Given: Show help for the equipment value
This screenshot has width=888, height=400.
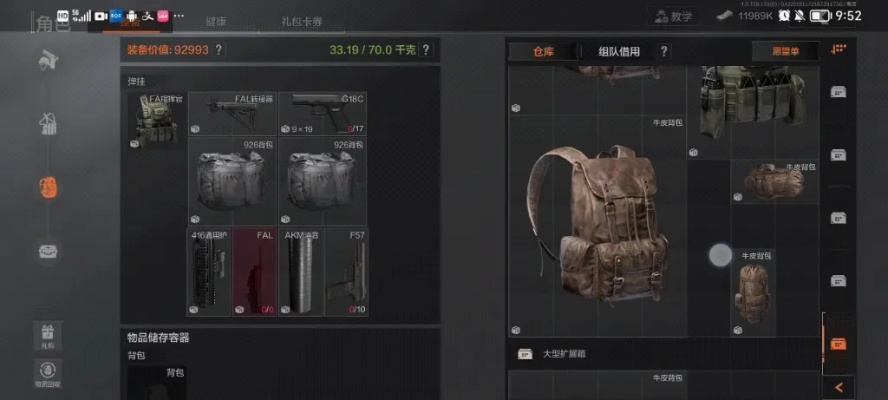Looking at the screenshot, I should click(x=218, y=50).
